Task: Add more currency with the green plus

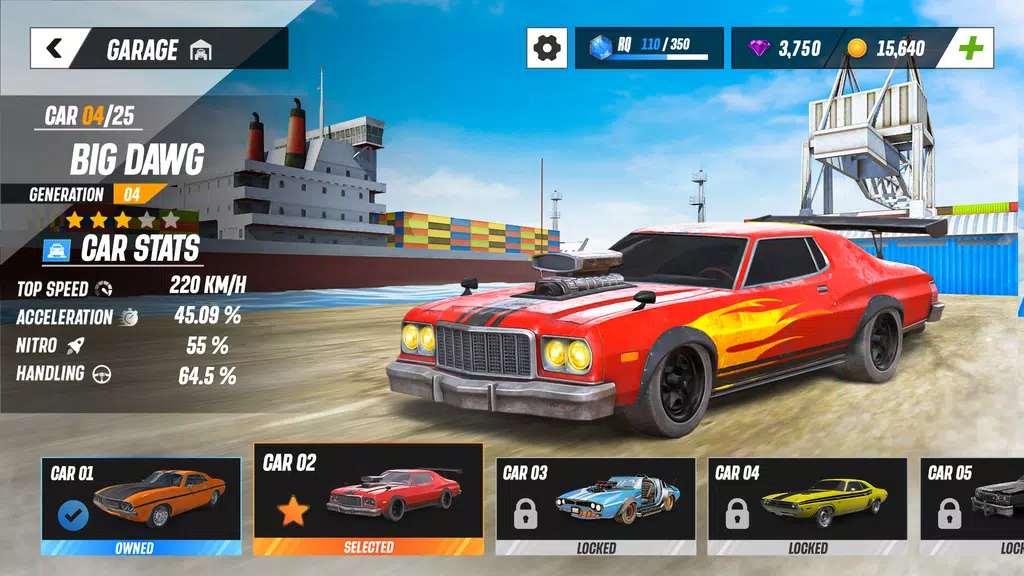Action: coord(970,48)
